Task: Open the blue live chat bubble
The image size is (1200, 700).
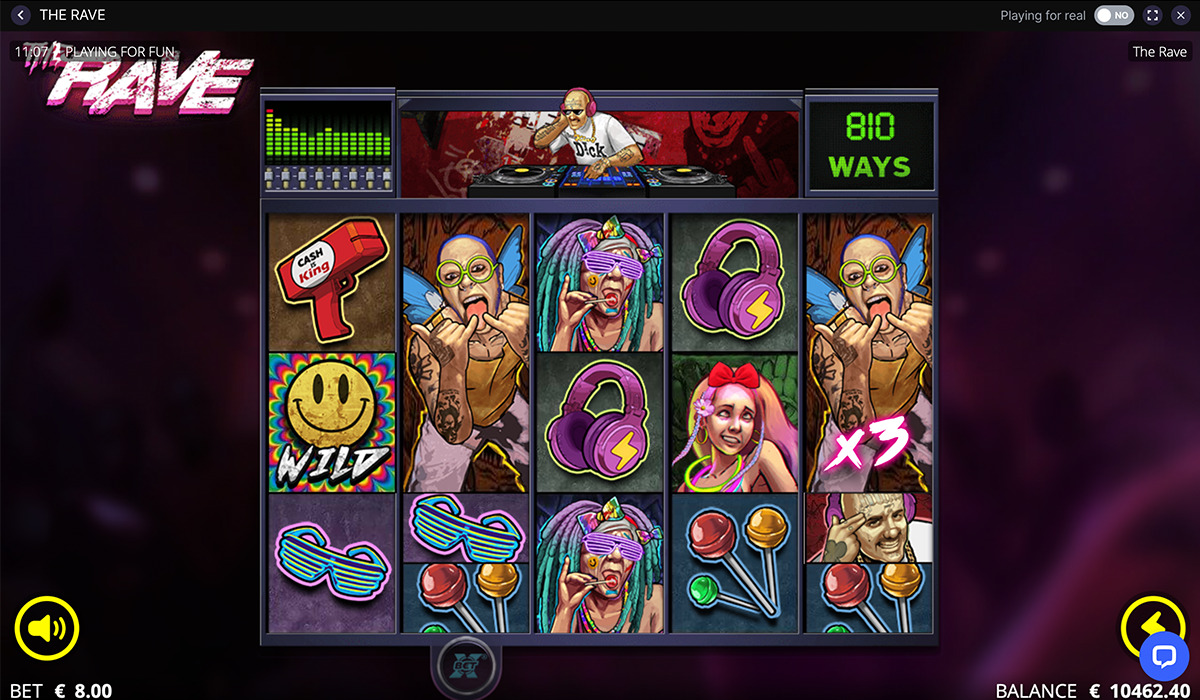Action: click(1166, 657)
